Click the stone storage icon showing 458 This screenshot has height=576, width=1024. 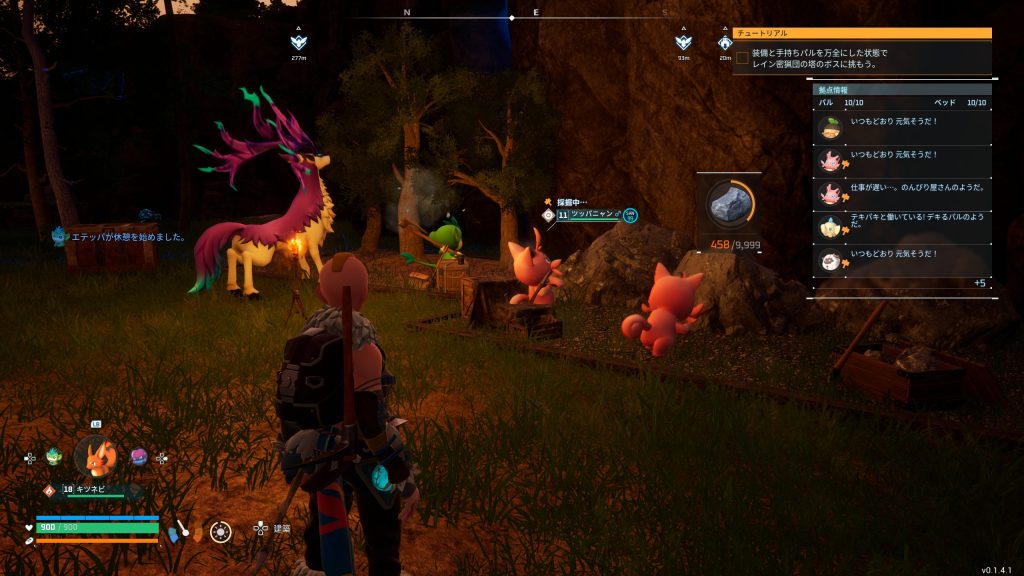click(x=730, y=205)
